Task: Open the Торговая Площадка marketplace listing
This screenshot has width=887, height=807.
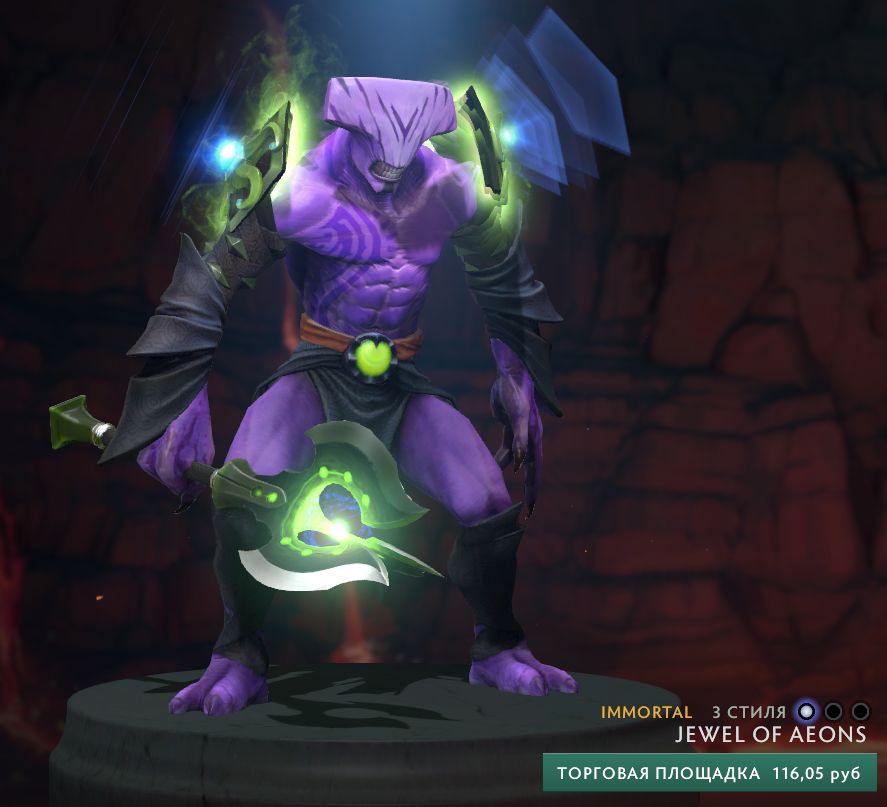Action: point(709,773)
